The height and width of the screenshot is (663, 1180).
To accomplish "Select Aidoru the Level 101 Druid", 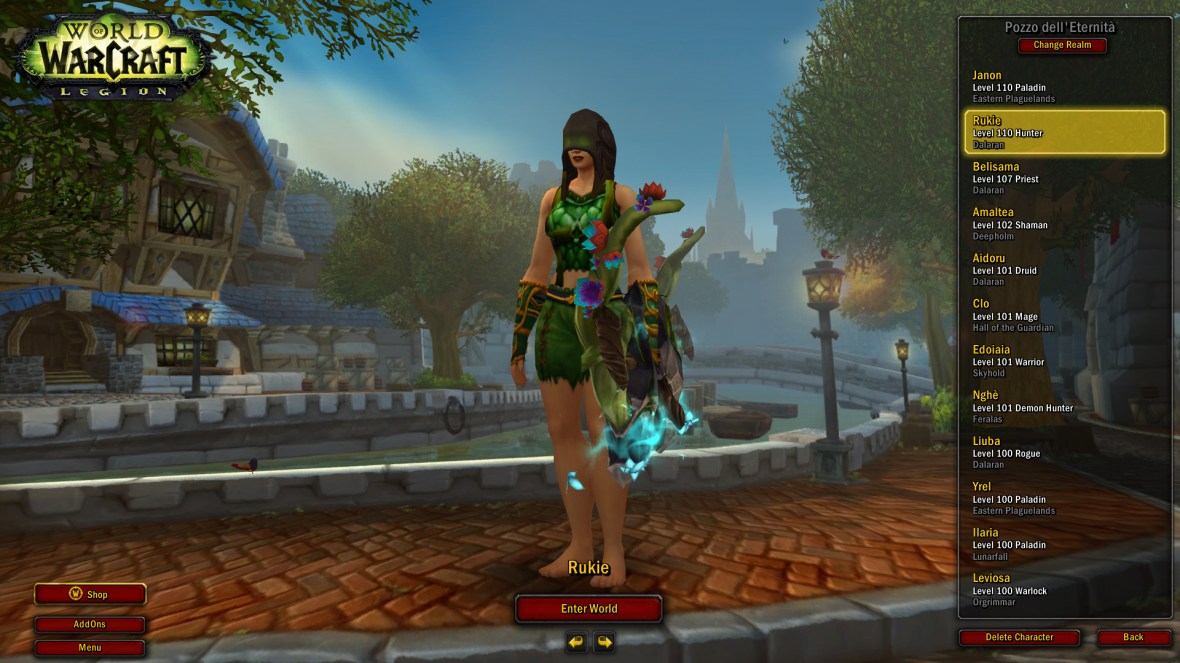I will tap(1064, 269).
